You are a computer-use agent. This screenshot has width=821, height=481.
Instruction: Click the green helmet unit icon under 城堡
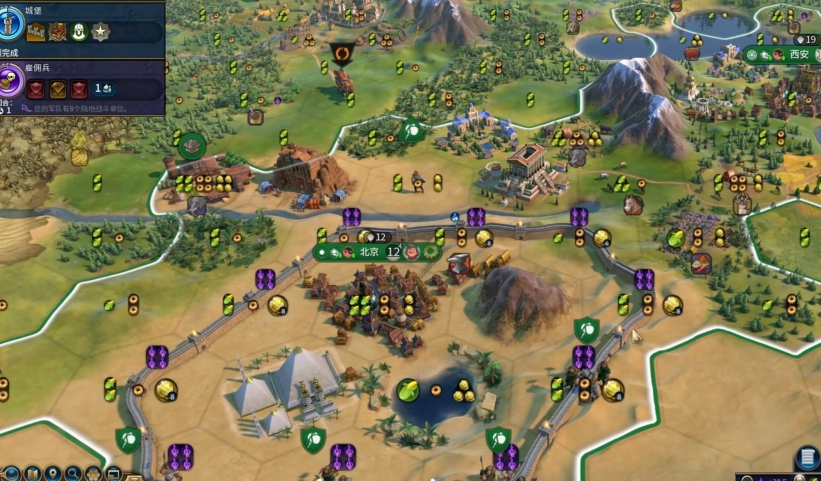(79, 32)
